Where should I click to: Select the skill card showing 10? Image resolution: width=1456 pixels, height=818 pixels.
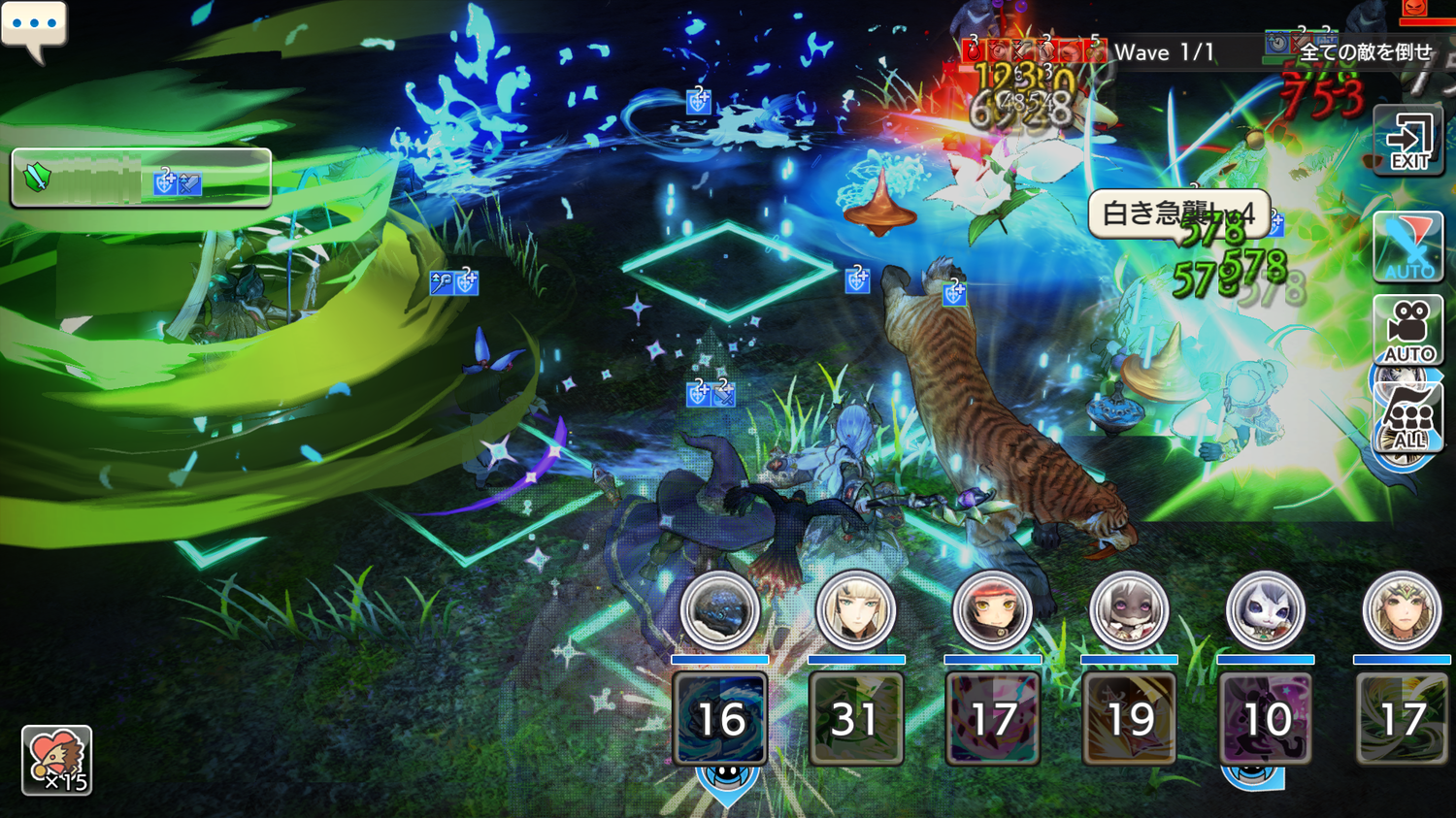coord(1266,719)
